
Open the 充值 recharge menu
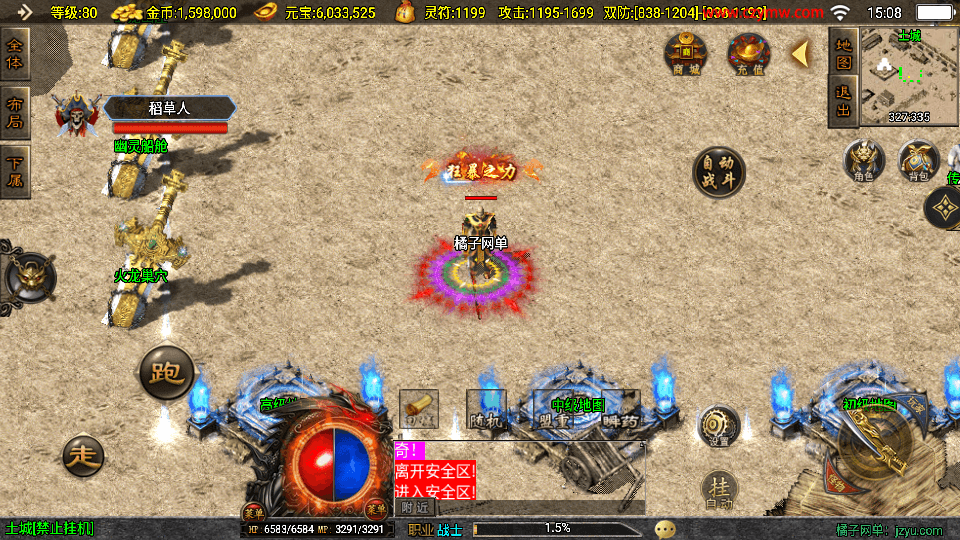coord(747,53)
